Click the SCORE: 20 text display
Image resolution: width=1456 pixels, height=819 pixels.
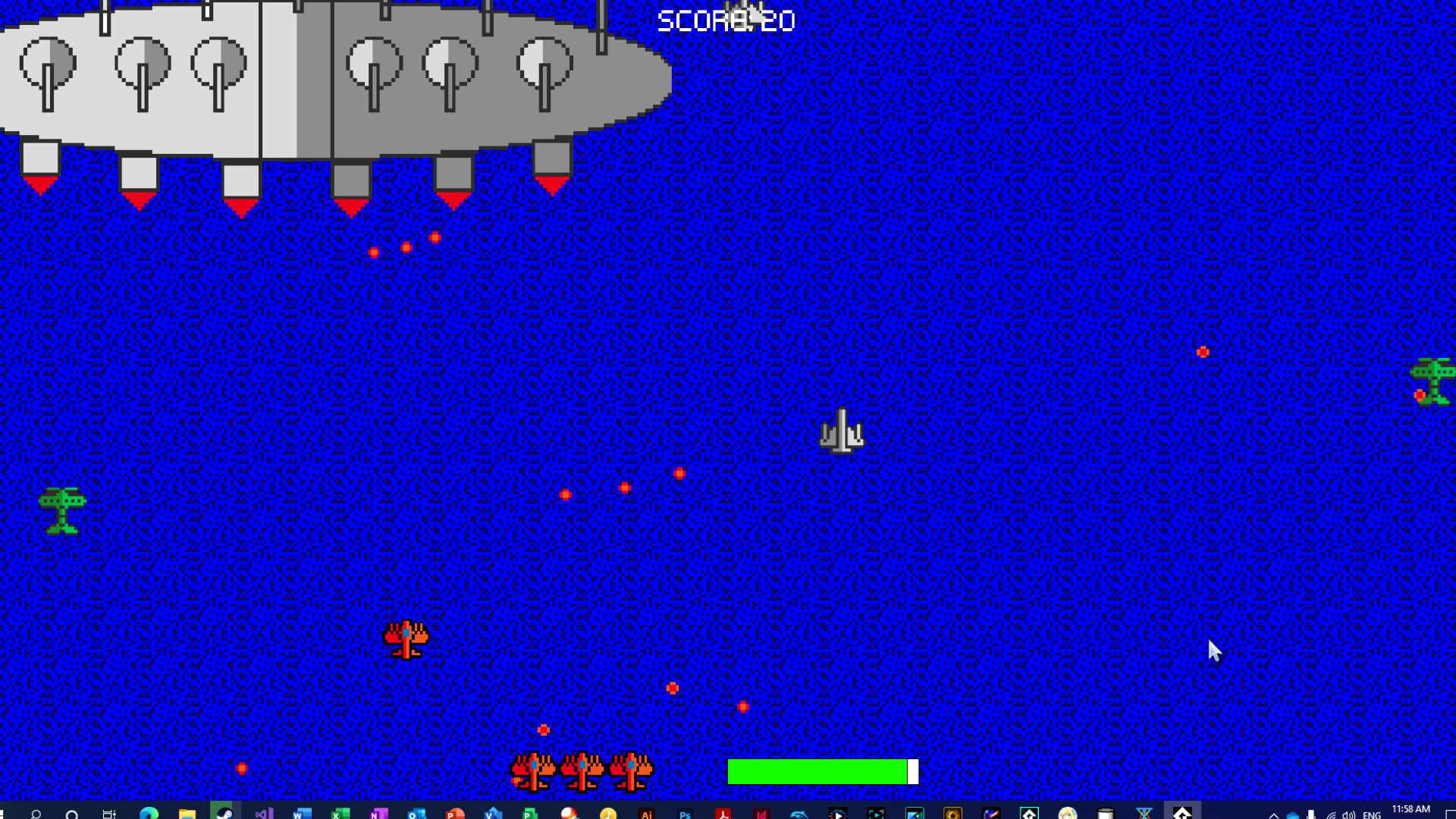[x=726, y=19]
